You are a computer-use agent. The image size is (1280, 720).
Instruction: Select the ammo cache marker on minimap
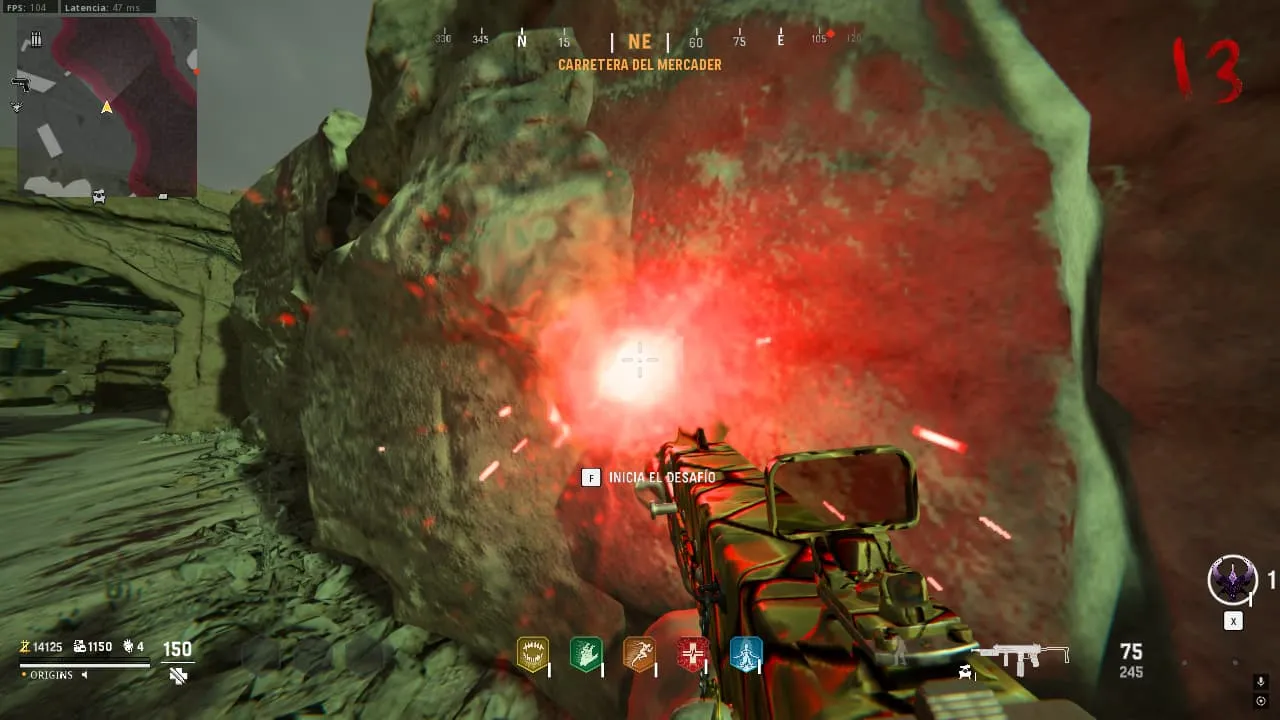pyautogui.click(x=36, y=39)
